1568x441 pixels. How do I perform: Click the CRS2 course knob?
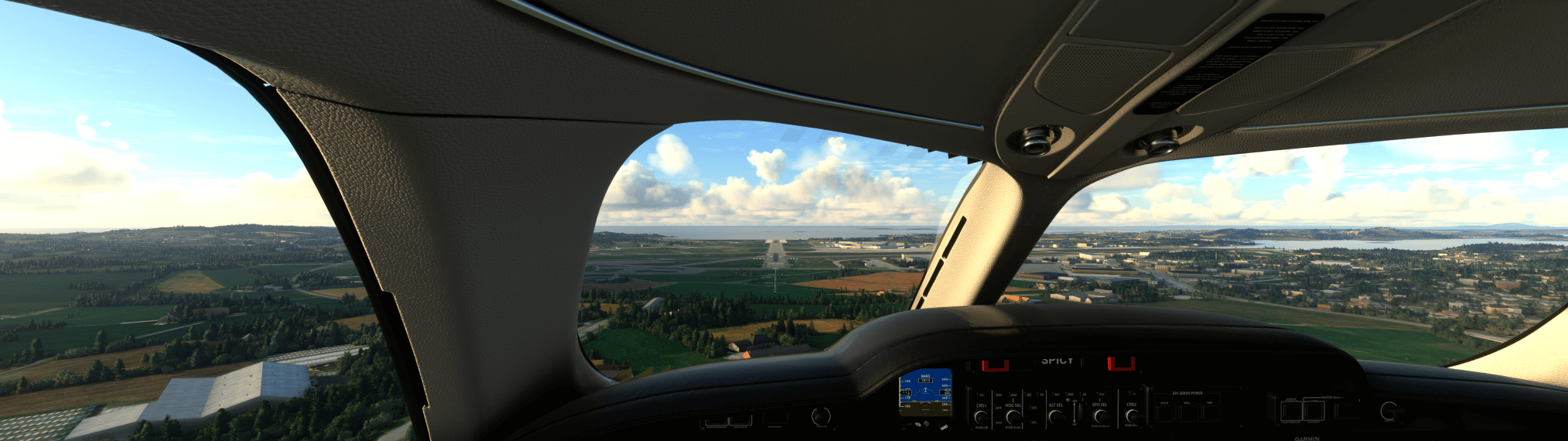(x=1131, y=416)
